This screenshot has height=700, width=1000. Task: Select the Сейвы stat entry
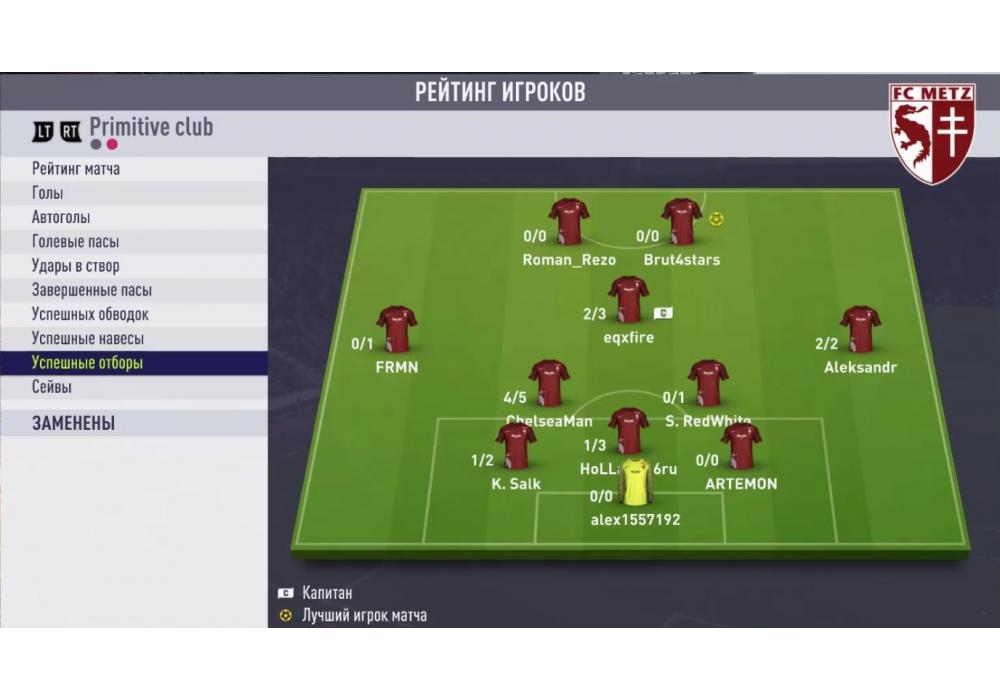[51, 387]
